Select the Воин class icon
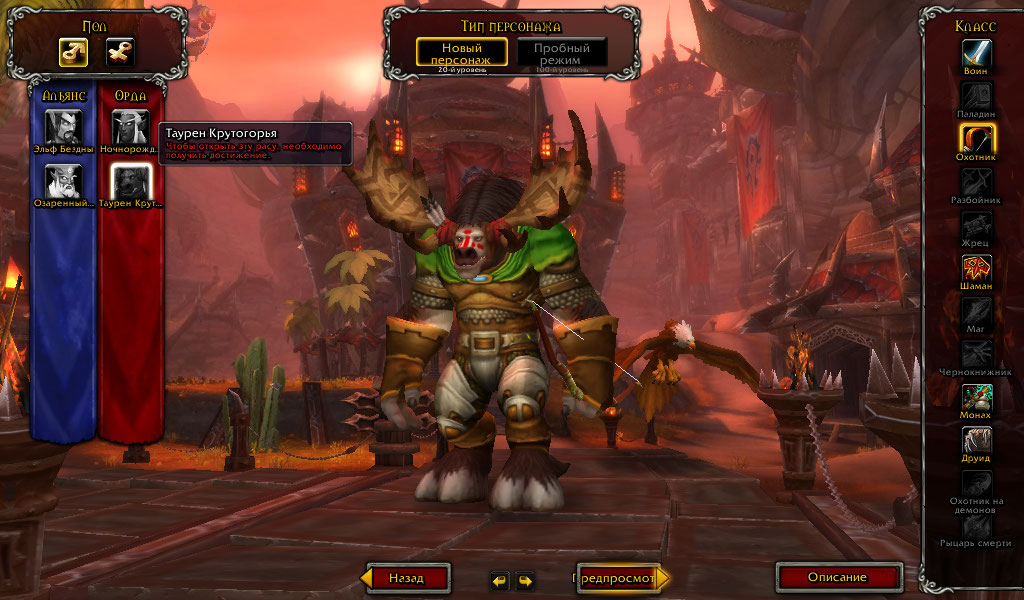Viewport: 1024px width, 600px height. pos(977,52)
